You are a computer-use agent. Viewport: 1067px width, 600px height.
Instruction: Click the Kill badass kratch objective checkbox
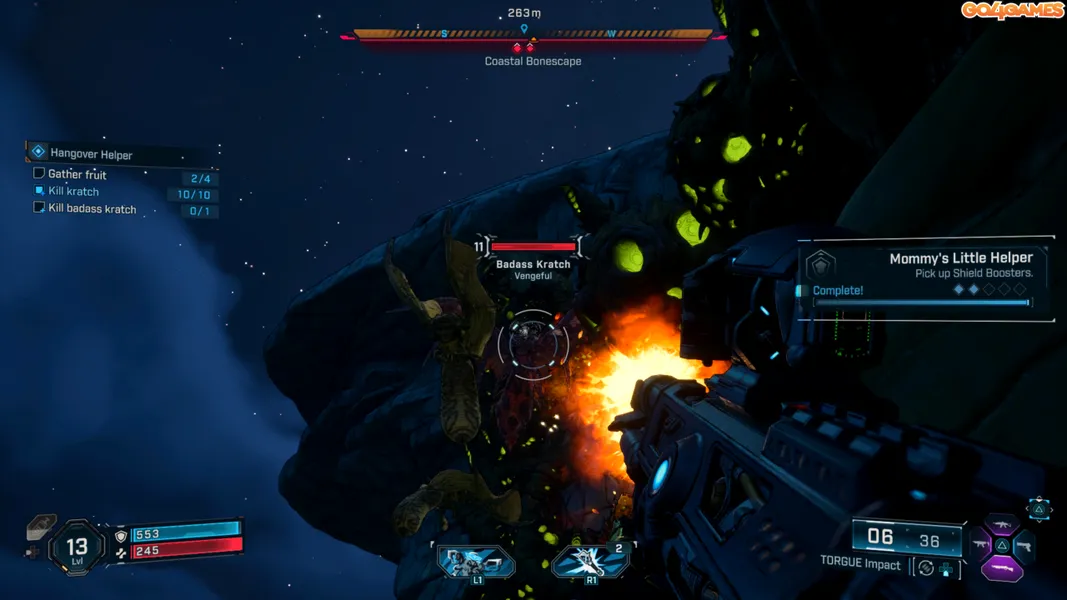39,208
